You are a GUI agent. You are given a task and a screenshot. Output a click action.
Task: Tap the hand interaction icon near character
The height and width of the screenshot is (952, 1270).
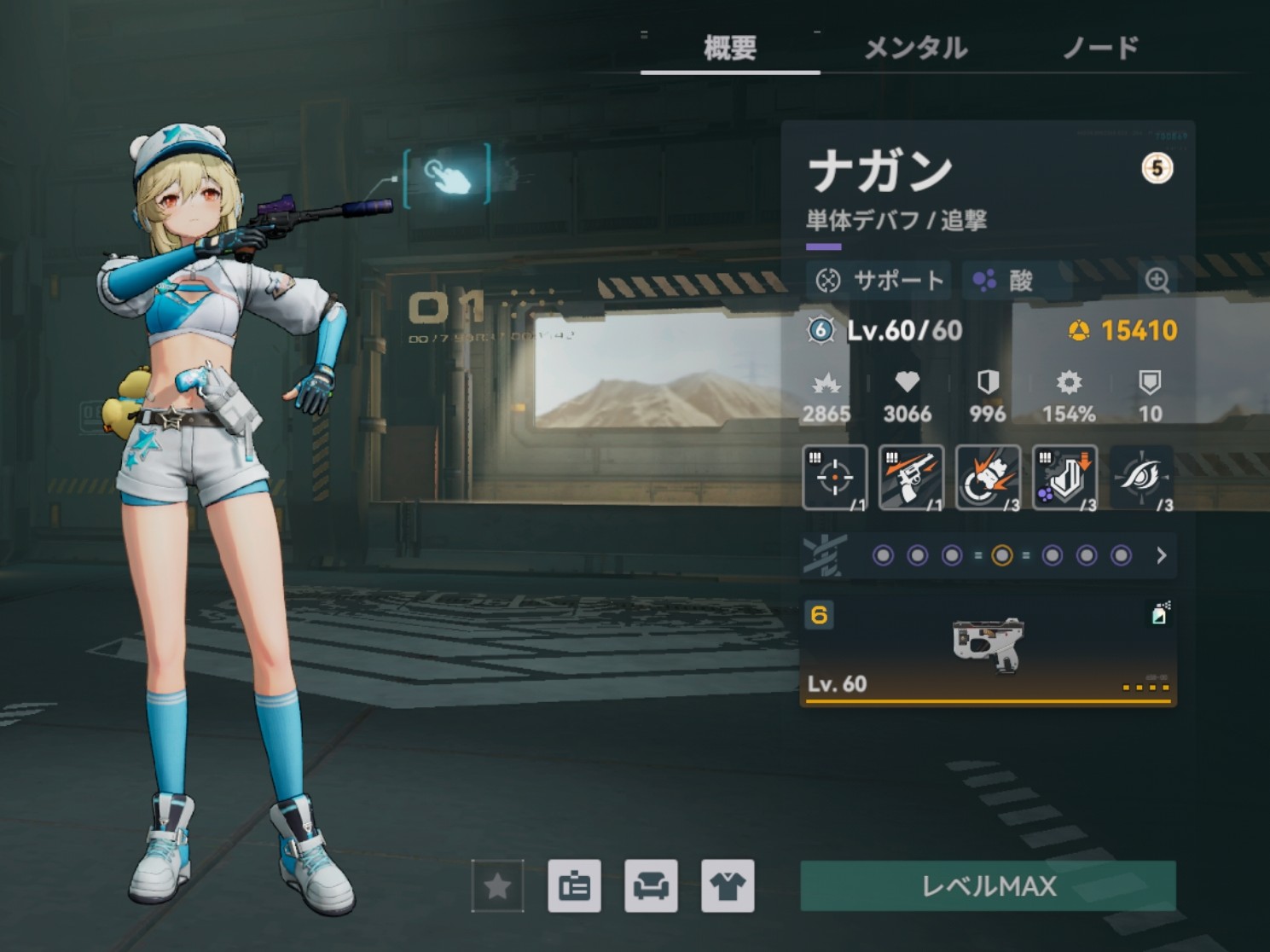tap(448, 175)
